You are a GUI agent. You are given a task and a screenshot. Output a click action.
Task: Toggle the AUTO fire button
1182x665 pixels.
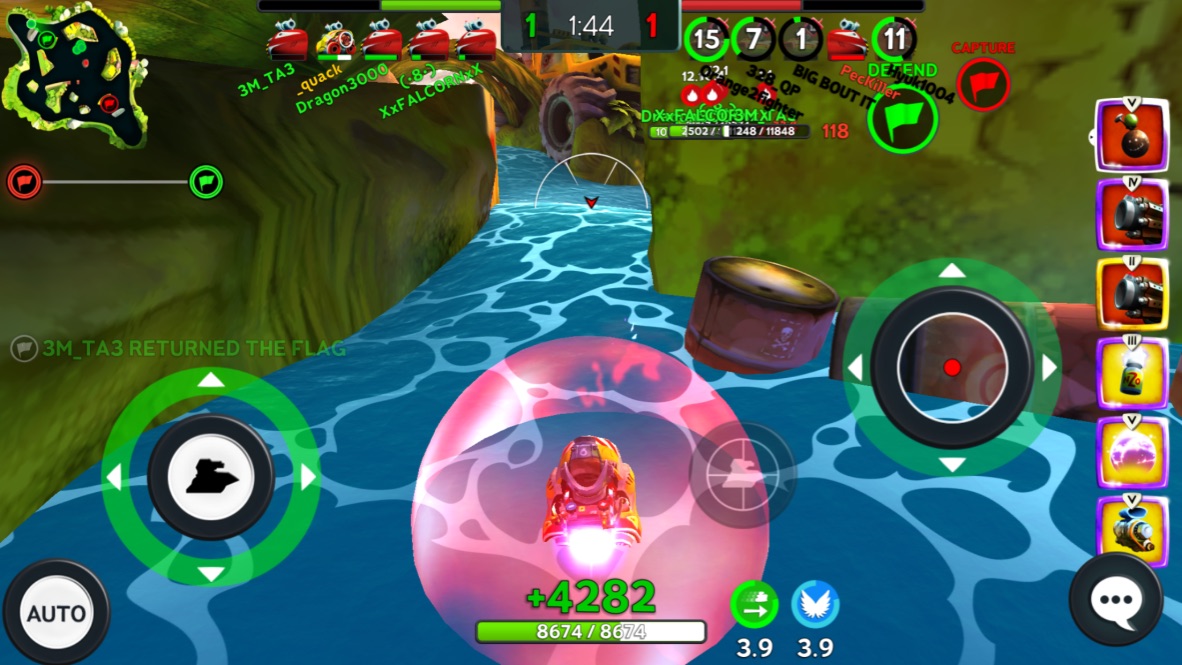pos(56,612)
